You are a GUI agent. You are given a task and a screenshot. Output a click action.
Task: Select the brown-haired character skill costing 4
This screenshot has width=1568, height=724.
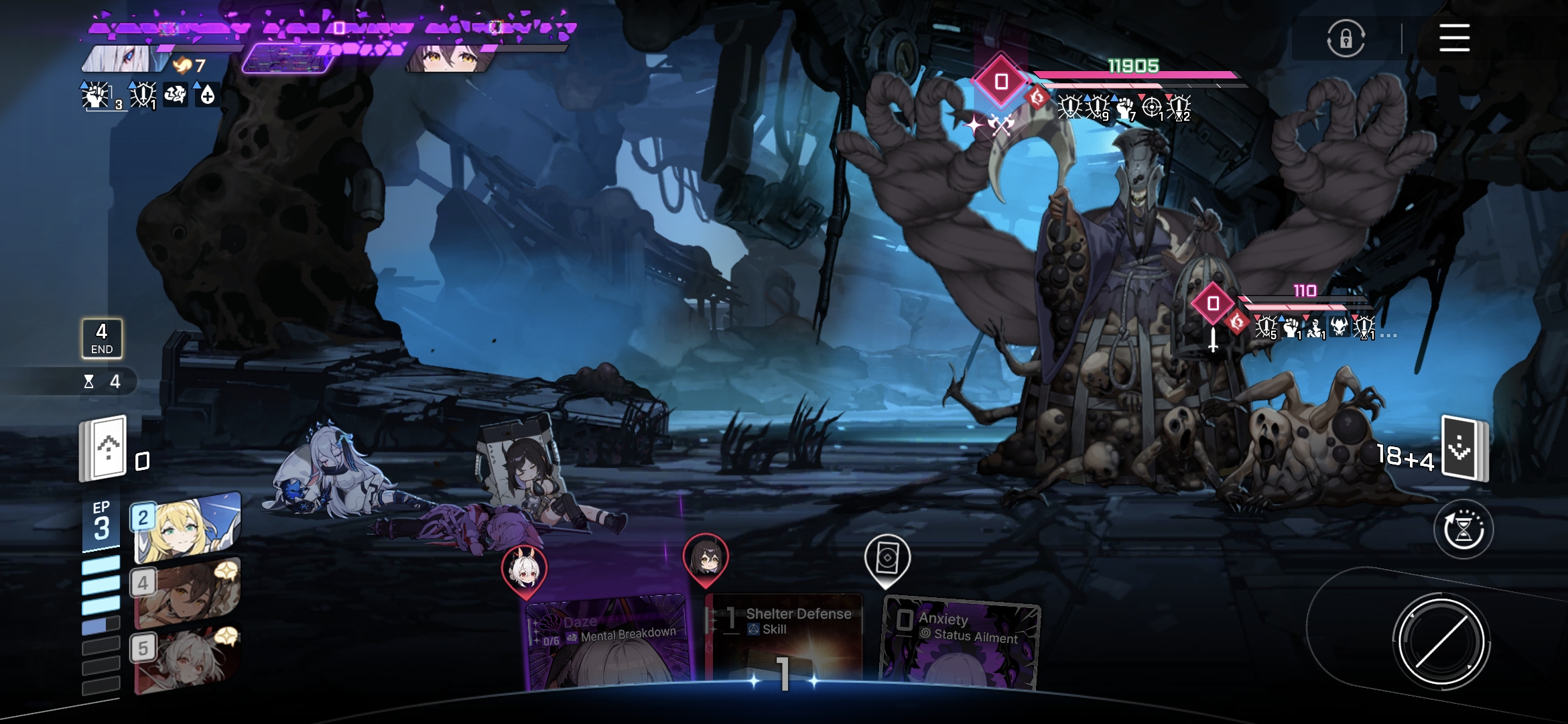[187, 593]
